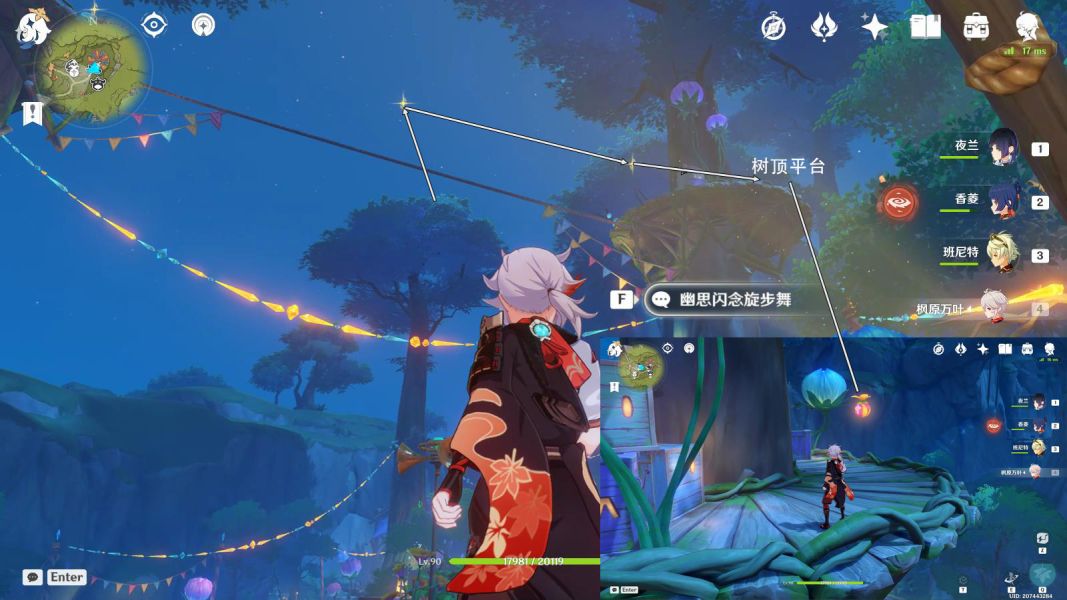Viewport: 1067px width, 600px height.
Task: Open the quest banner icon below the large minimap
Action: point(33,112)
